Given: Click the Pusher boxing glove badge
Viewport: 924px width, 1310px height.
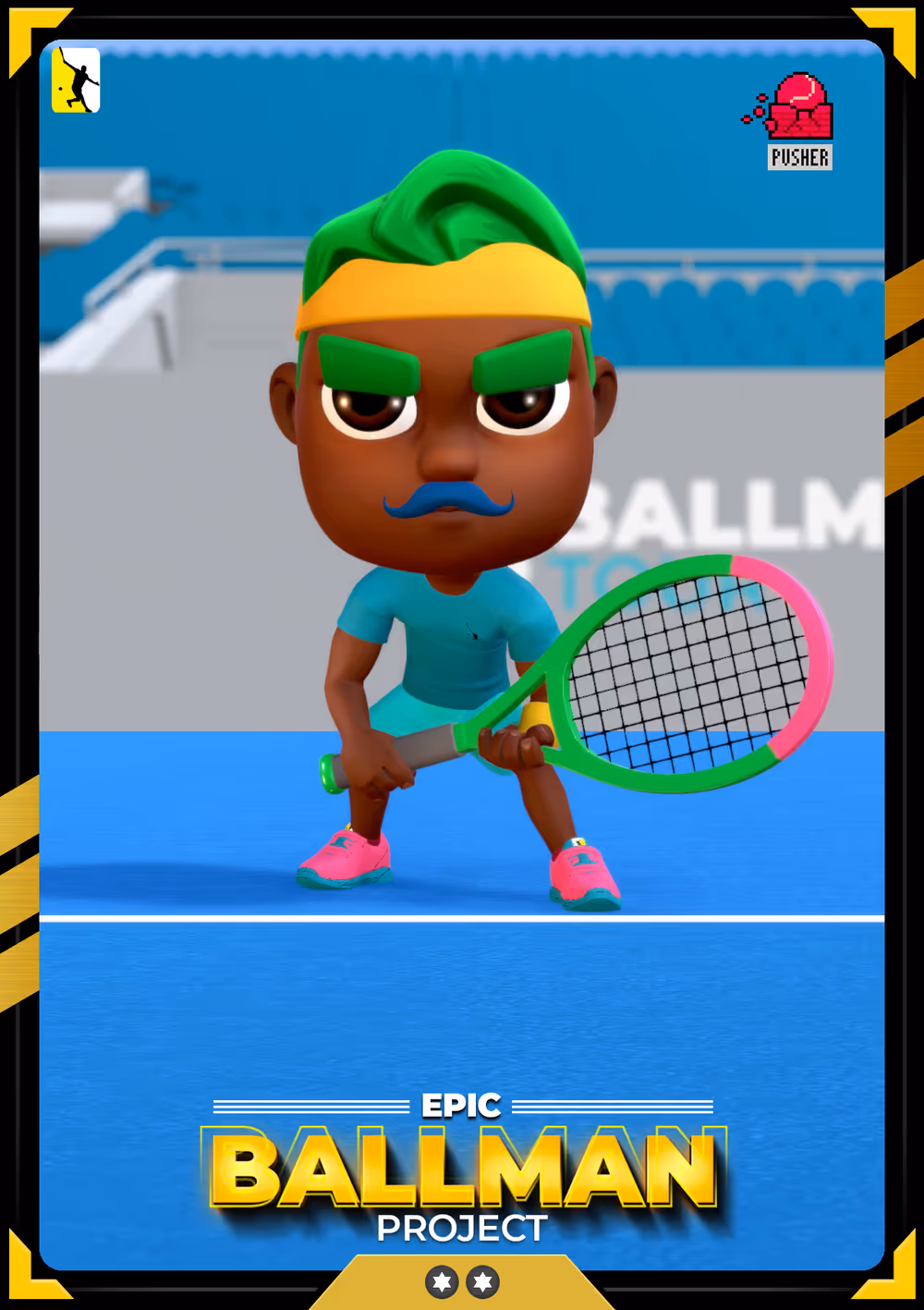Looking at the screenshot, I should click(795, 120).
